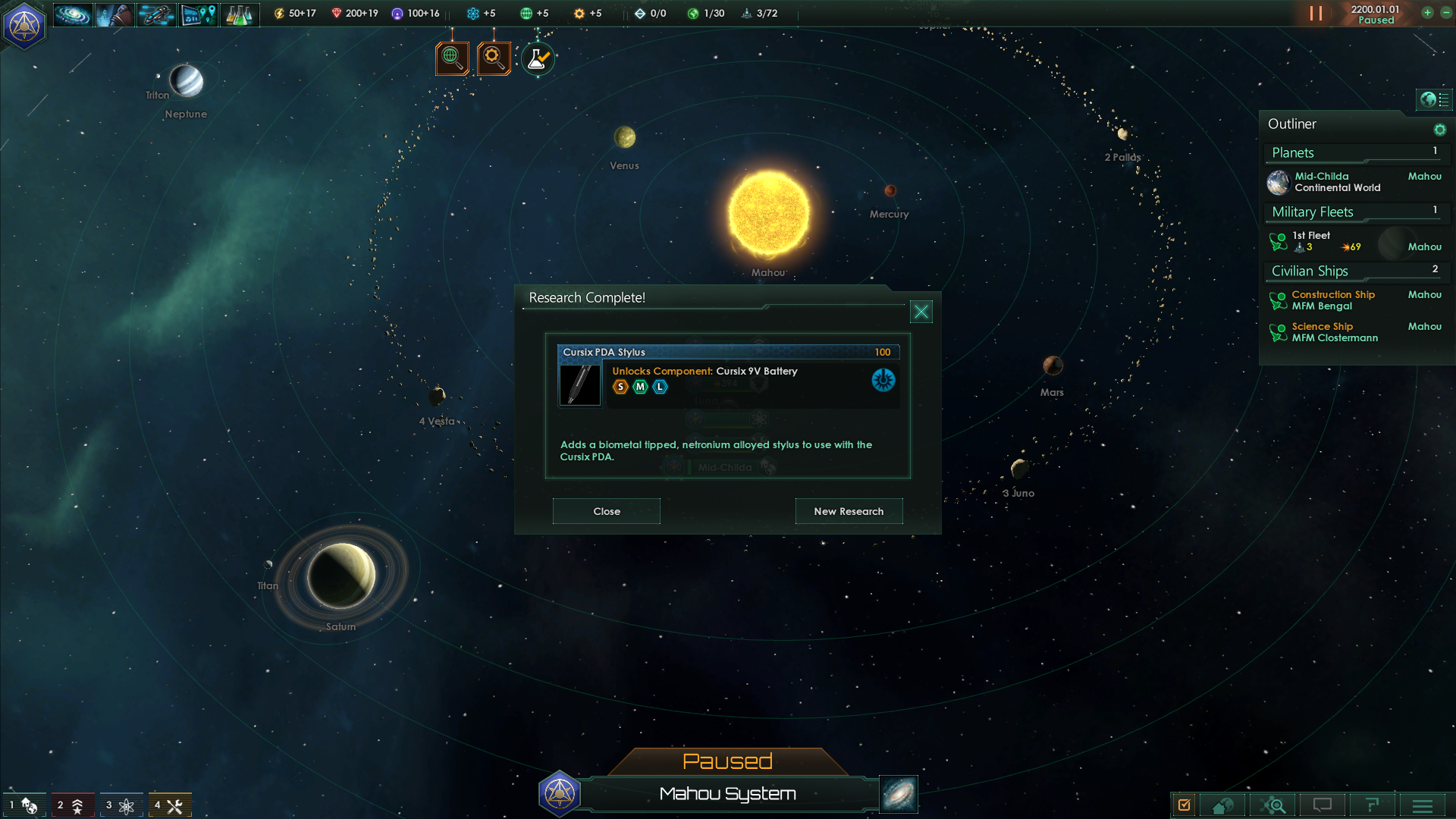Select Construction Ship MFM Bengal
The width and height of the screenshot is (1456, 819).
[x=1332, y=300]
